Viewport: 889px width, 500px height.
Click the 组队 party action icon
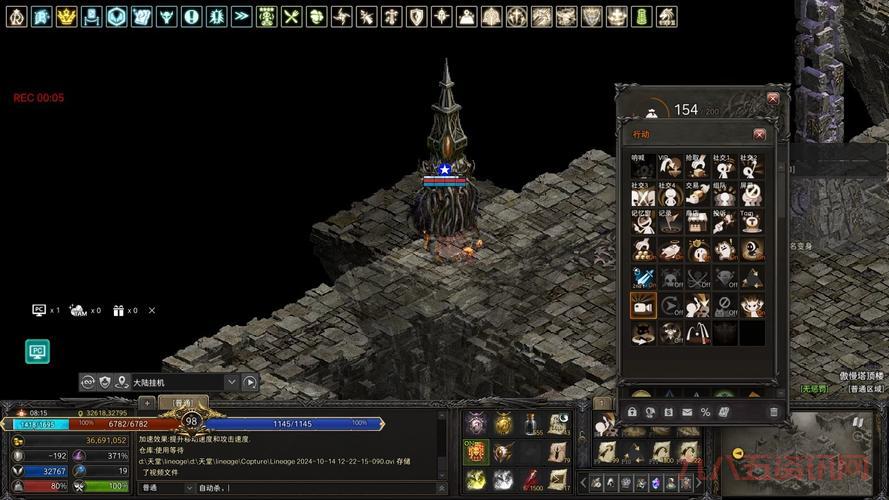point(724,194)
